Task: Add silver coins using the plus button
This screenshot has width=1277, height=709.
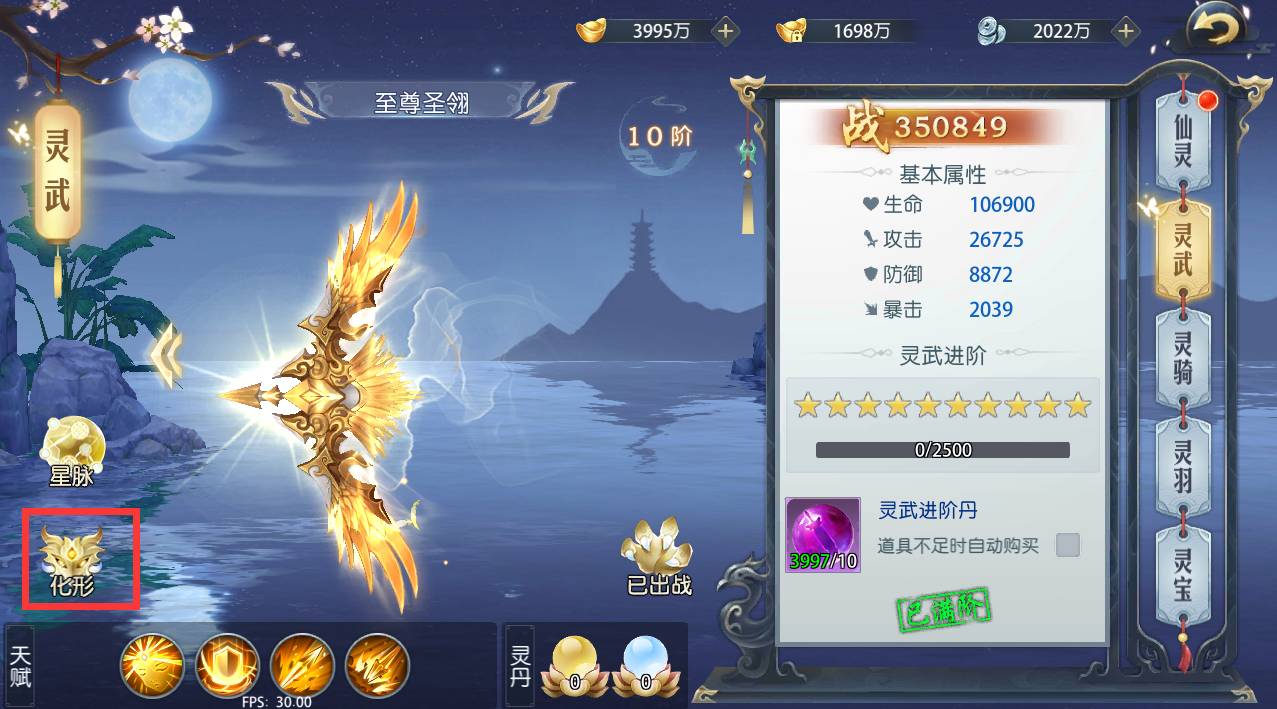Action: point(1126,31)
